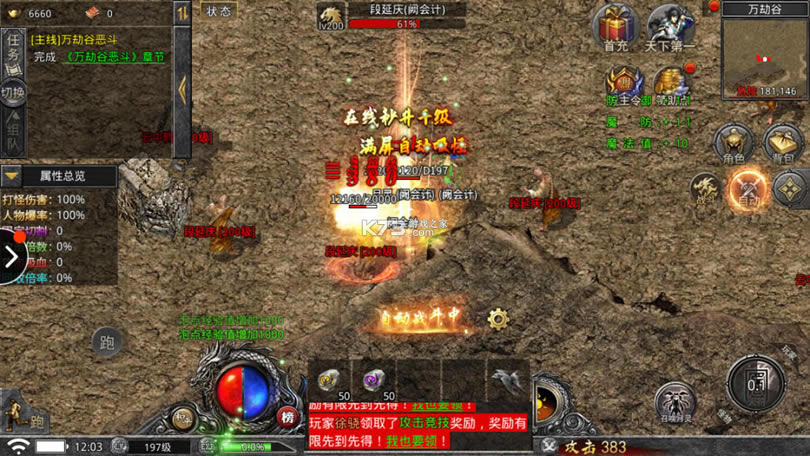The height and width of the screenshot is (456, 810).
Task: Click the 切换 switch button
Action: click(x=13, y=93)
